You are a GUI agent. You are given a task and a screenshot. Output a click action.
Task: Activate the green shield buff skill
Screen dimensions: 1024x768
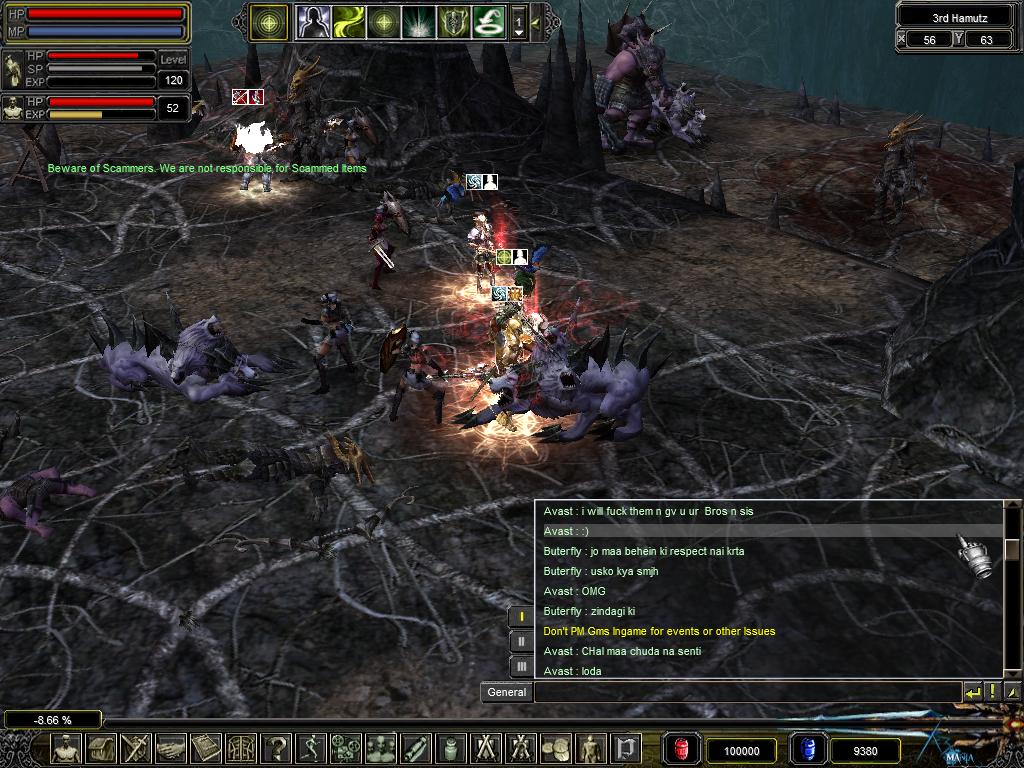(x=453, y=21)
